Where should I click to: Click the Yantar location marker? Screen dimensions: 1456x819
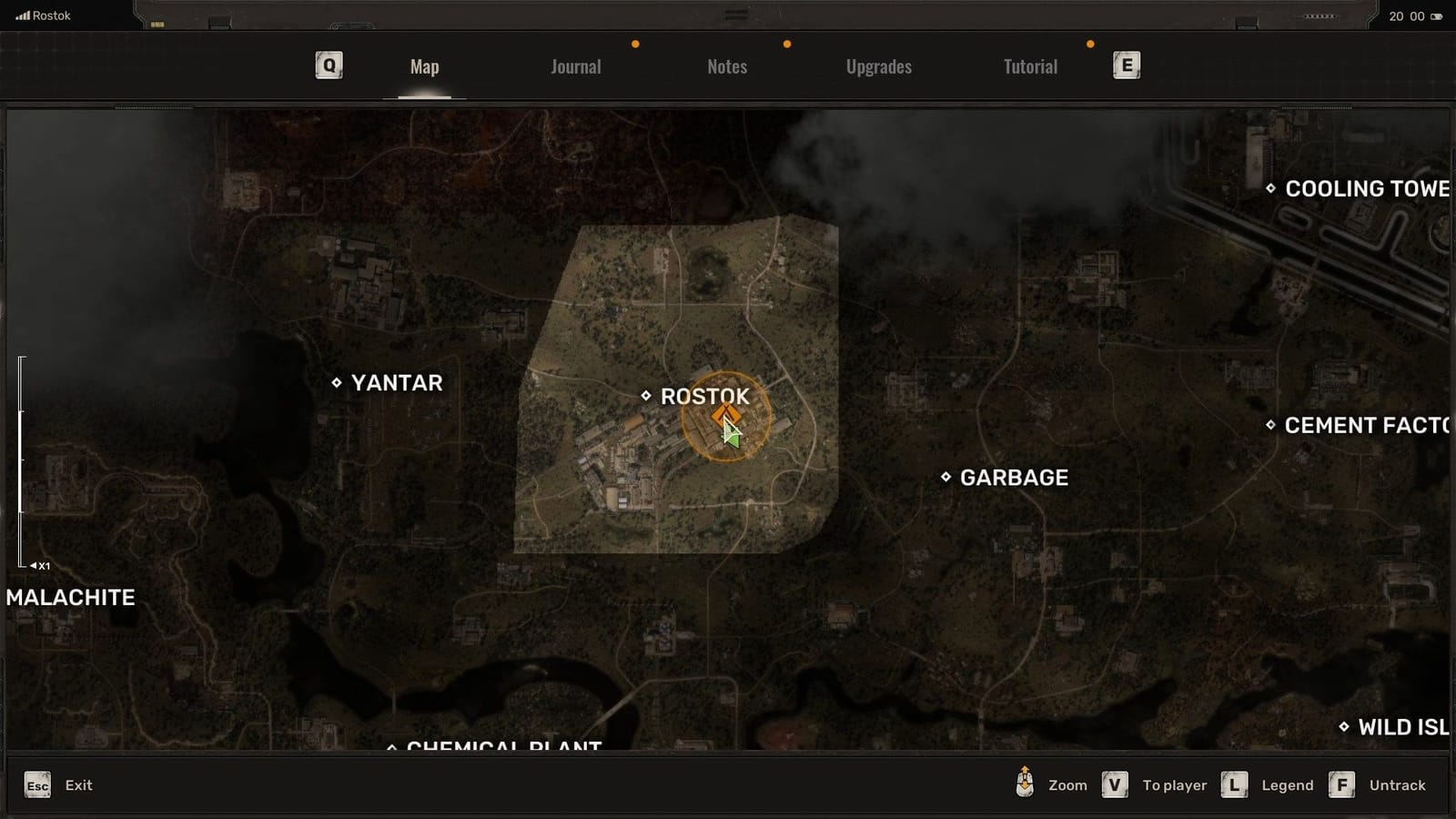[339, 383]
